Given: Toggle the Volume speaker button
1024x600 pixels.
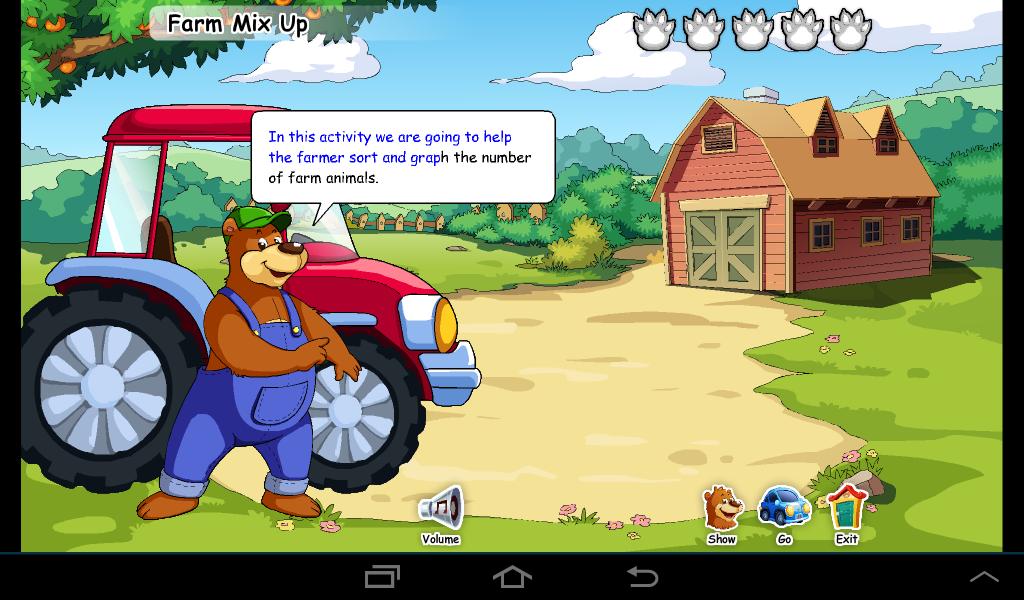Looking at the screenshot, I should click(441, 509).
